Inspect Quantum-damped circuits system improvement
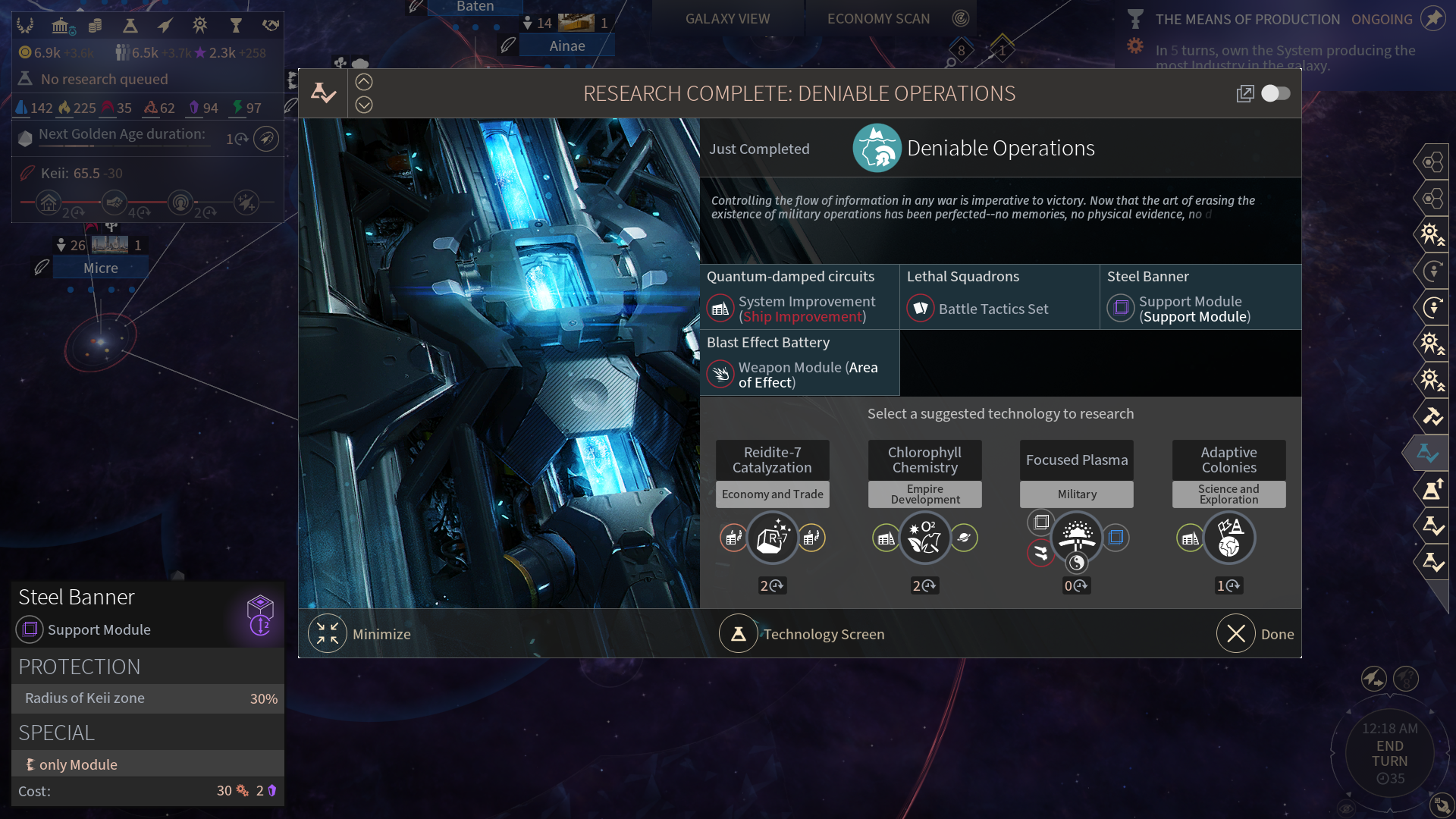The height and width of the screenshot is (819, 1456). 799,297
